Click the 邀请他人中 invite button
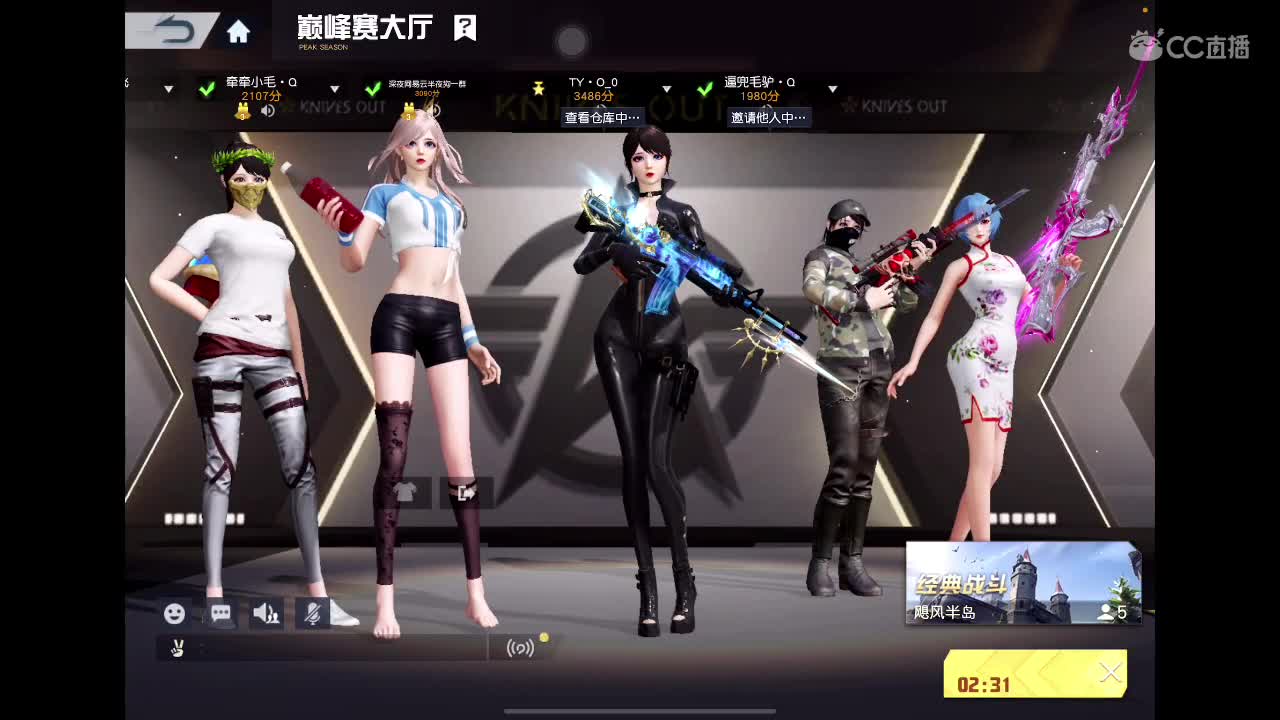This screenshot has height=720, width=1280. tap(768, 117)
